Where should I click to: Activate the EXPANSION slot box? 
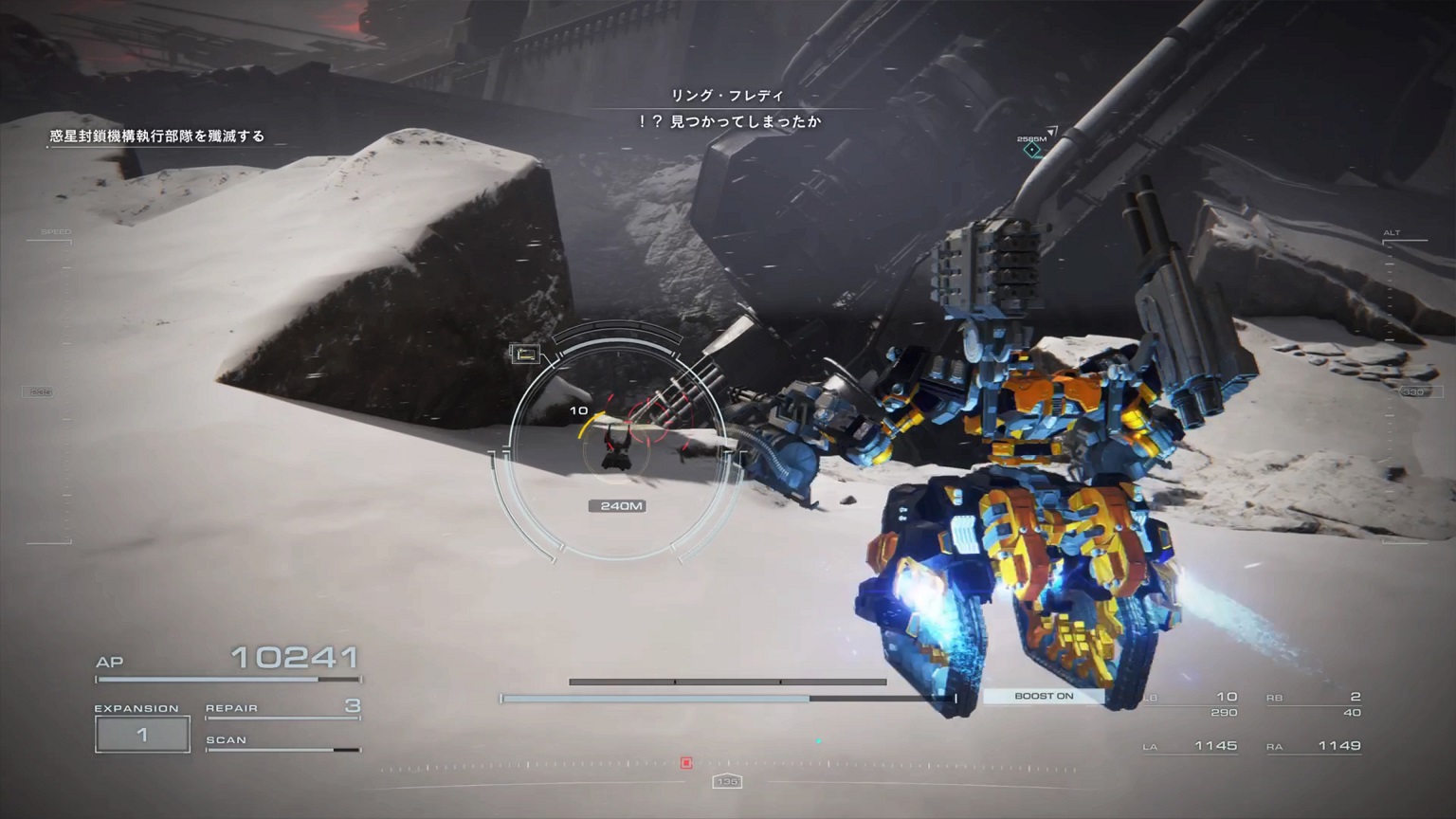tap(142, 735)
